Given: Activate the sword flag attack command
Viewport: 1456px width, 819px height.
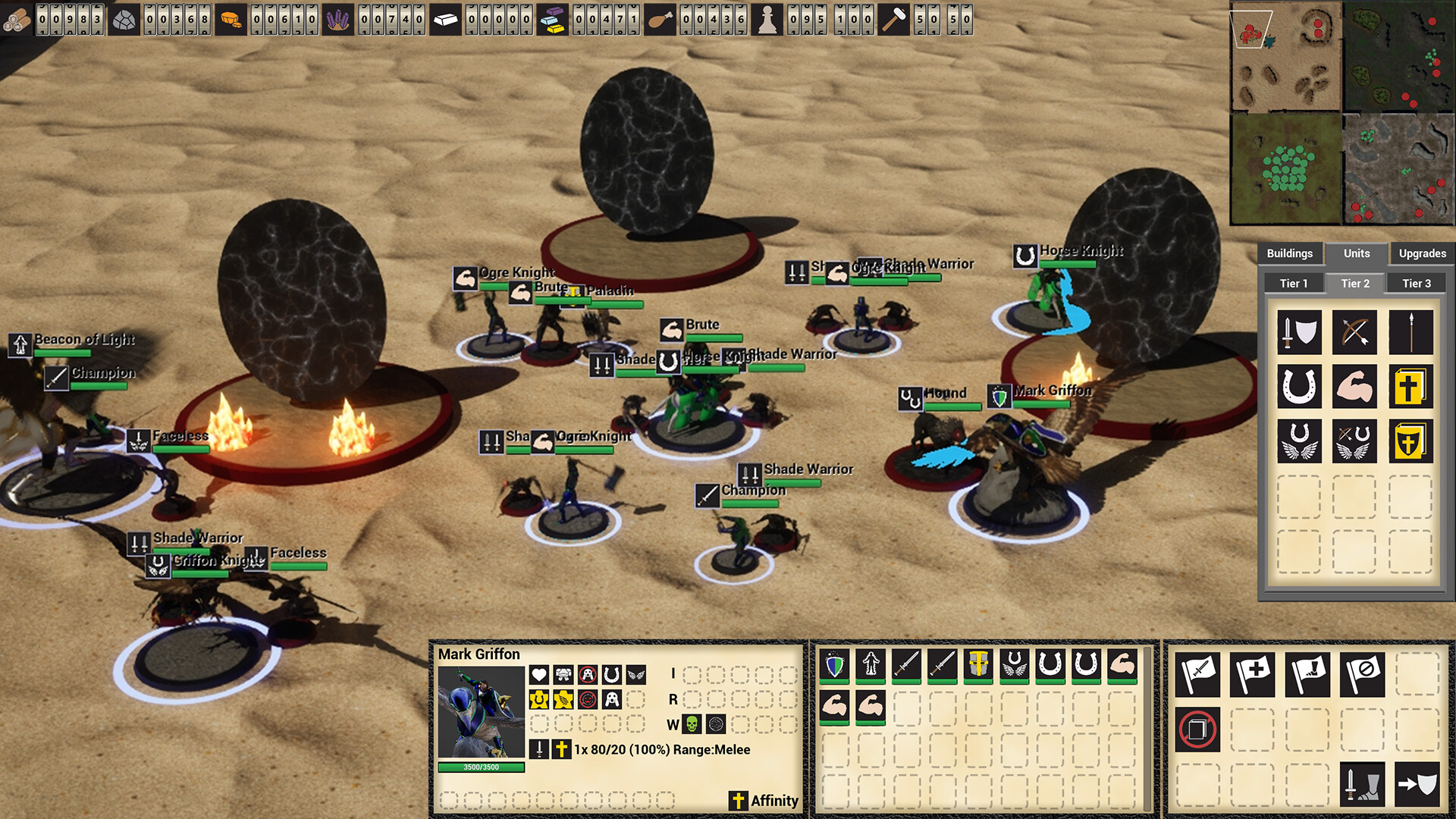Looking at the screenshot, I should coord(1197,675).
